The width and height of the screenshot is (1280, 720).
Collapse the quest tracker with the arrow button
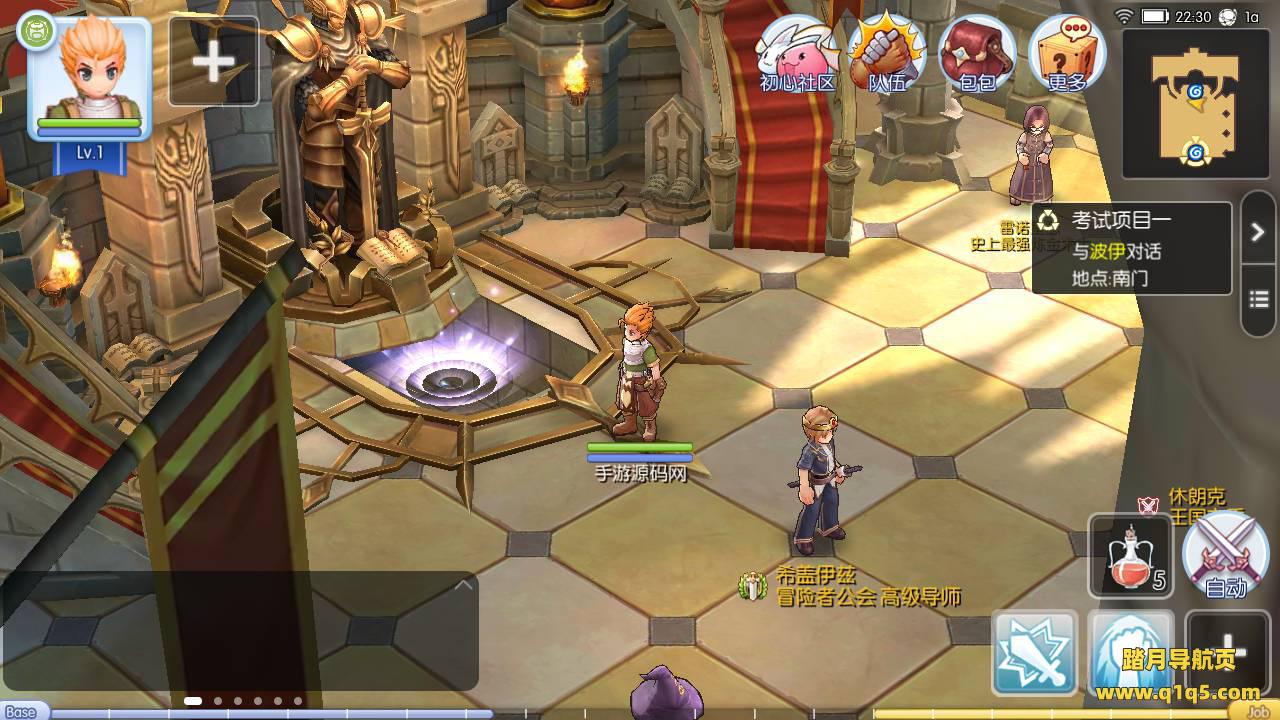coord(1258,232)
